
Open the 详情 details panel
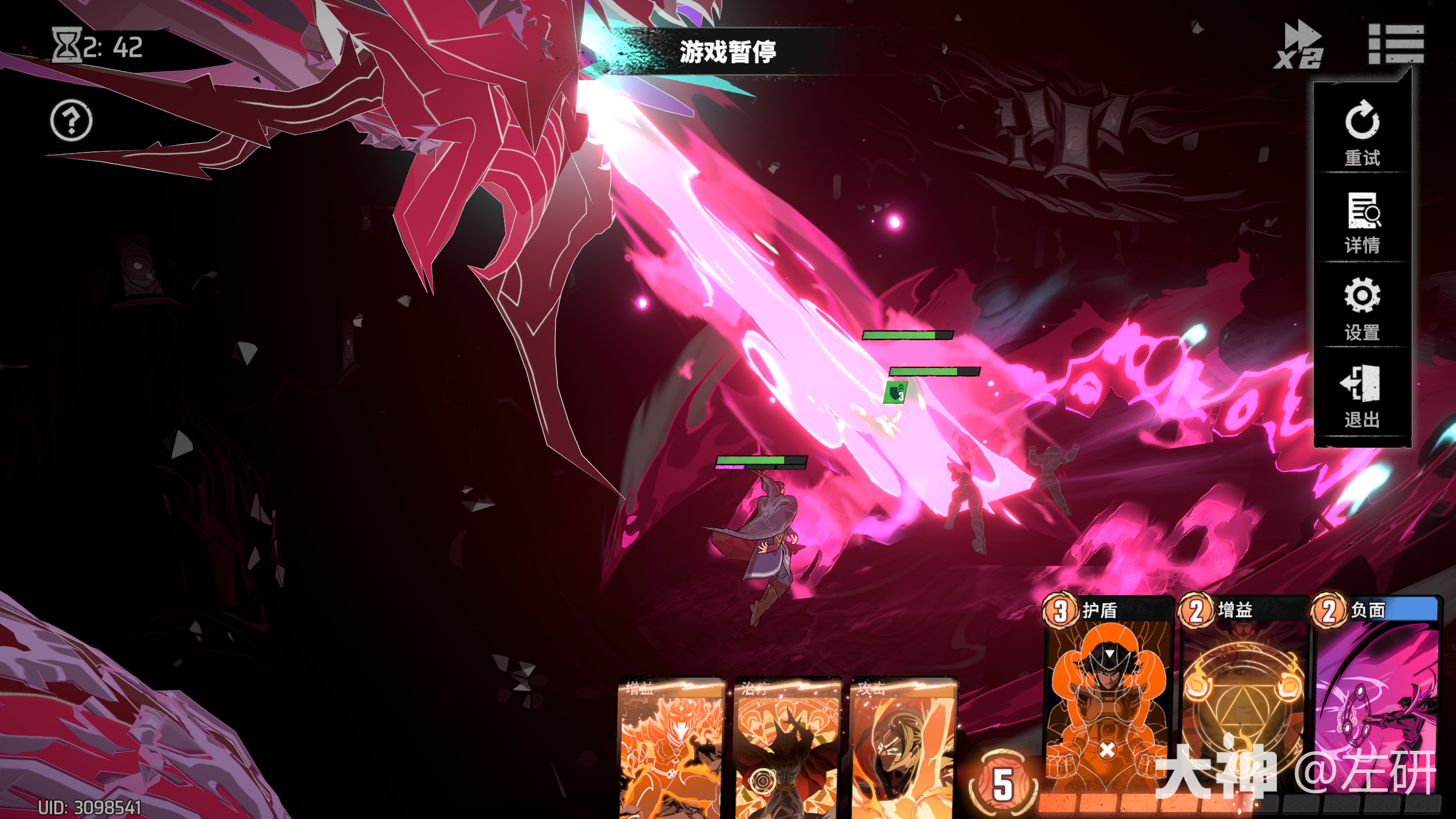pyautogui.click(x=1362, y=223)
